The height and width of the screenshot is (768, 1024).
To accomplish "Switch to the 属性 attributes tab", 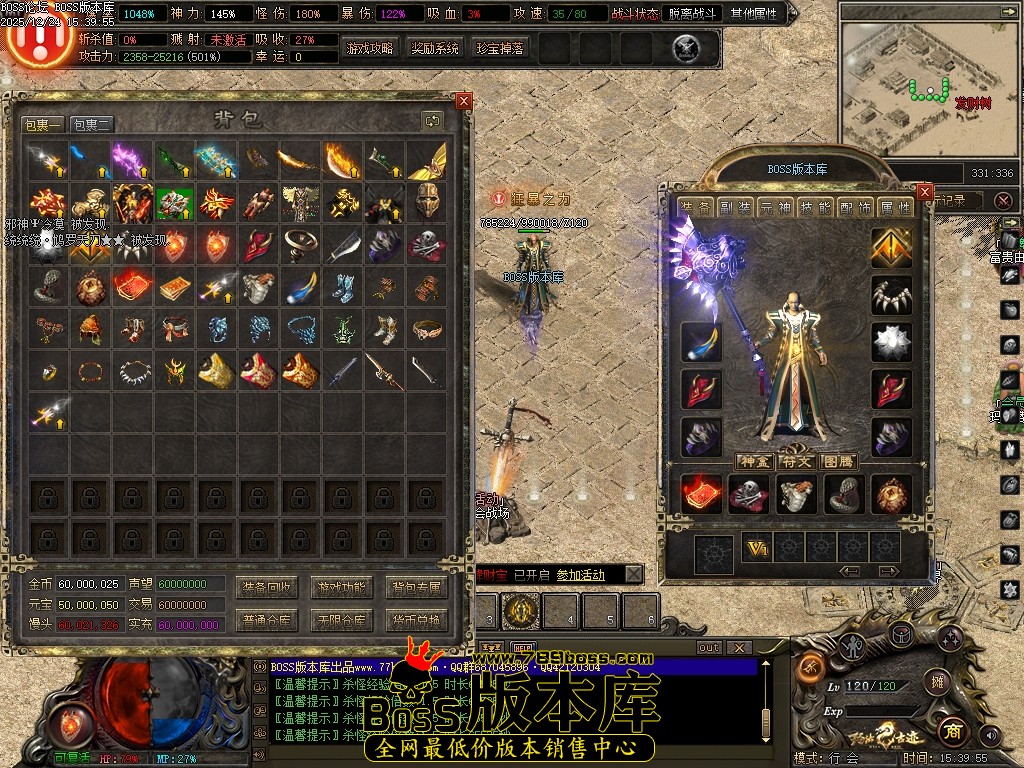I will (895, 207).
